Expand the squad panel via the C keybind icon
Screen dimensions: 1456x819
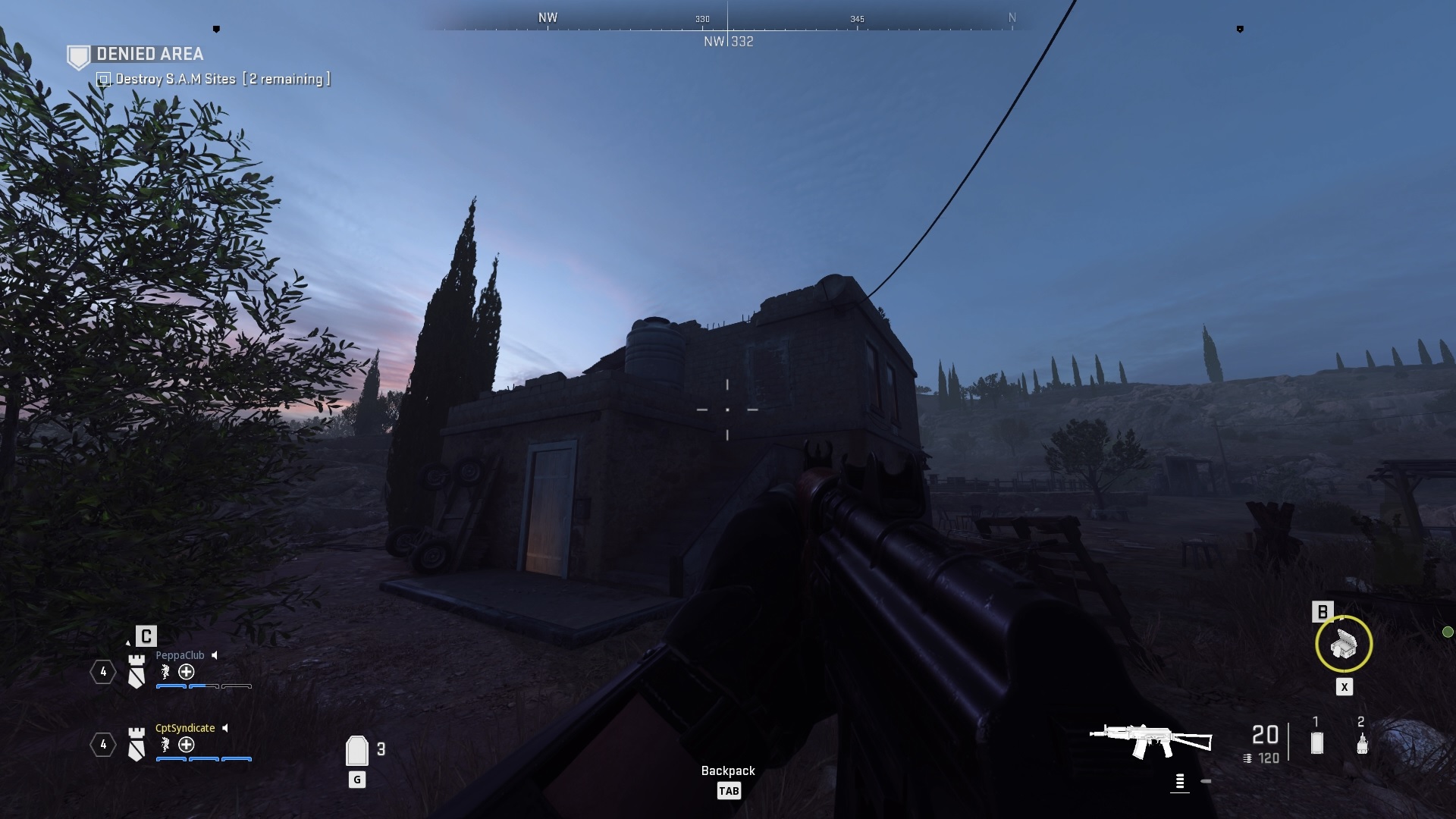tap(146, 637)
